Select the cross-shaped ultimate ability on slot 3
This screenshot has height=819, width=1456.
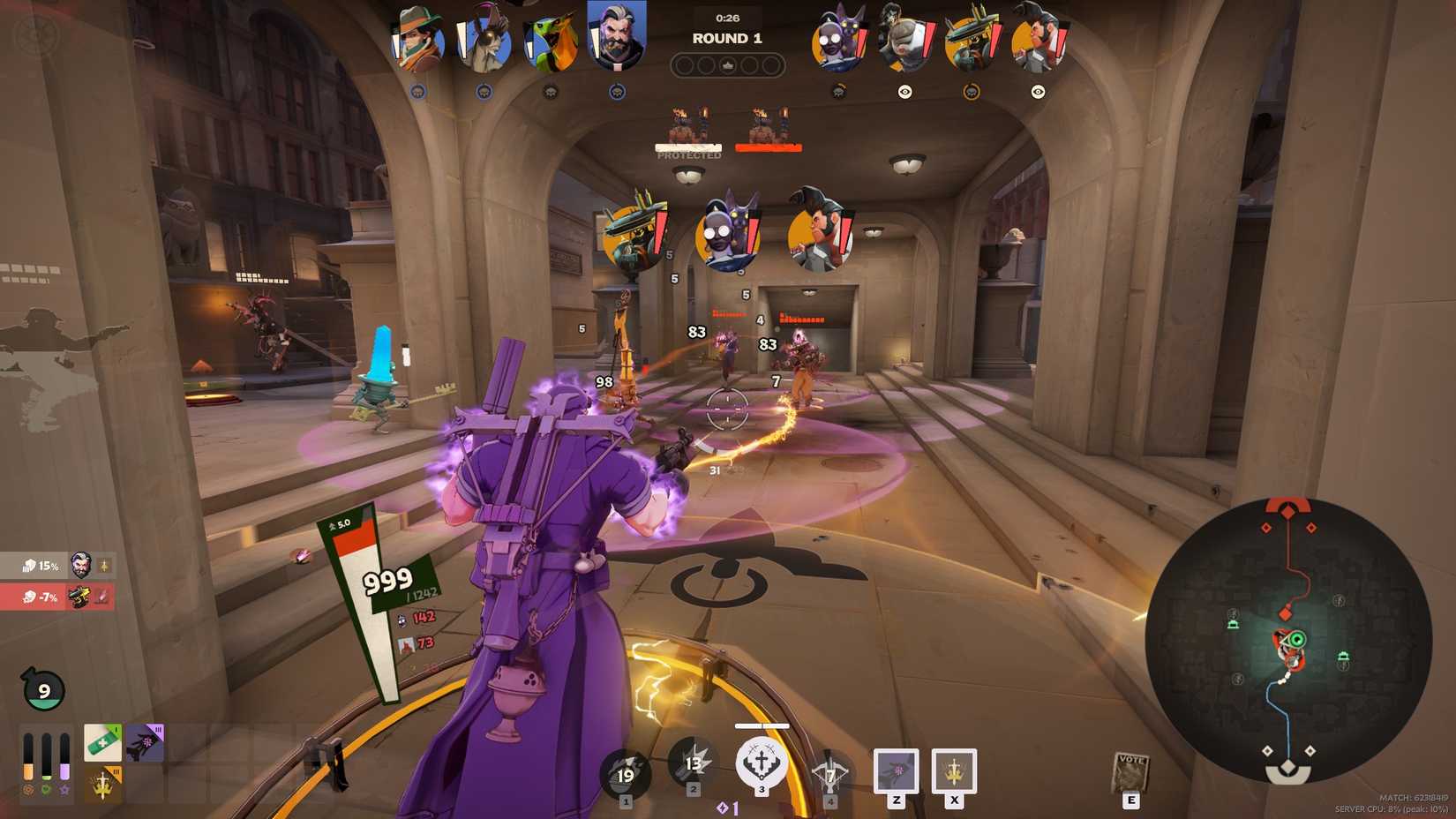(763, 764)
